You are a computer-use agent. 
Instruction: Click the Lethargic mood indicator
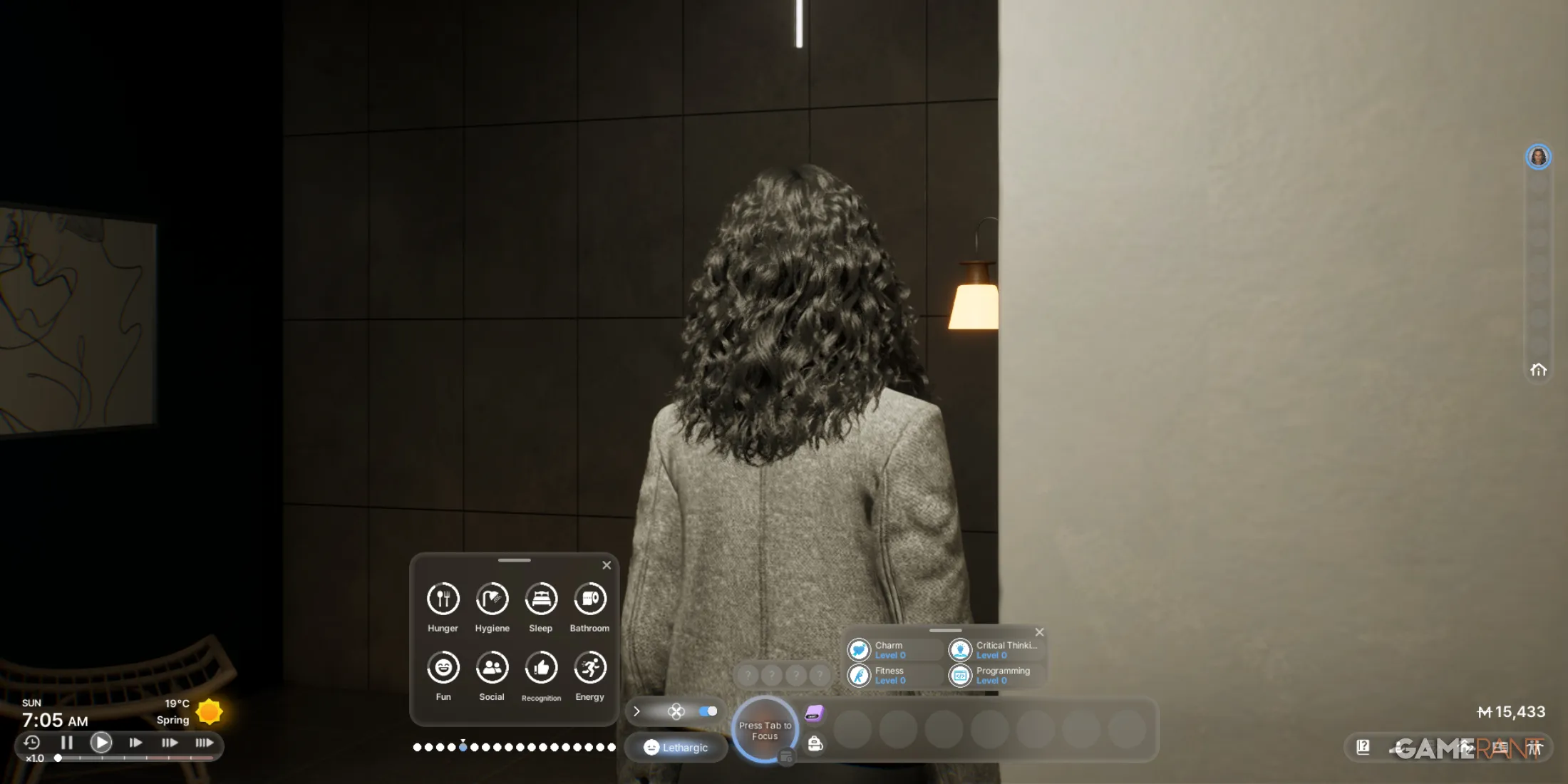(x=676, y=748)
